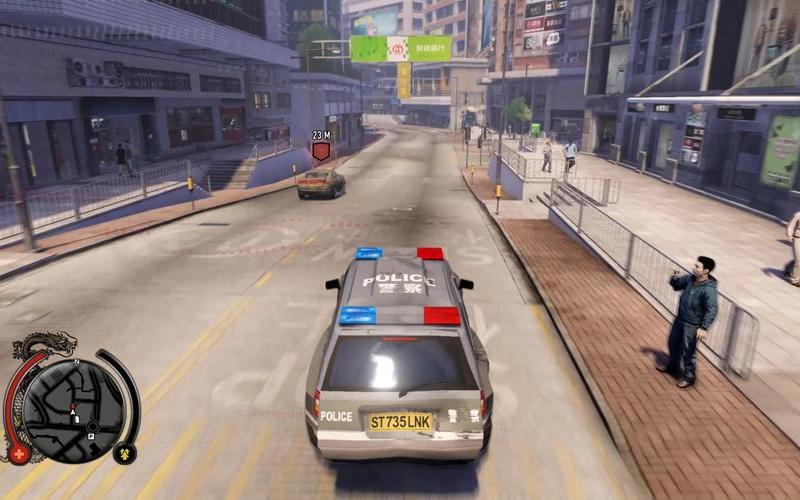Screen dimensions: 800x500
Task: Click the parking marker on the minimap
Action: (x=91, y=436)
